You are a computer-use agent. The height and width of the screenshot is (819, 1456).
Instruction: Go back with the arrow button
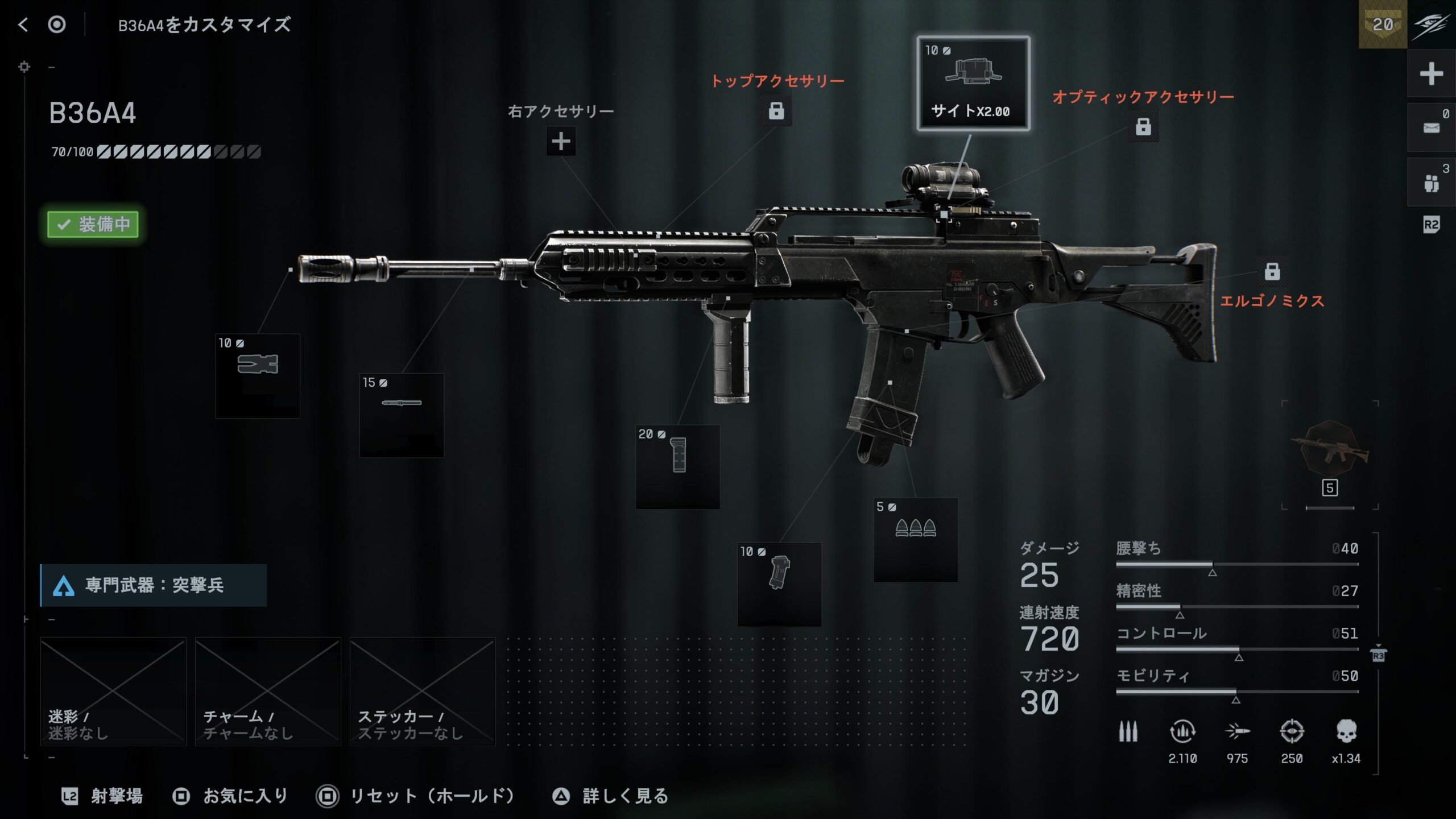(x=23, y=24)
